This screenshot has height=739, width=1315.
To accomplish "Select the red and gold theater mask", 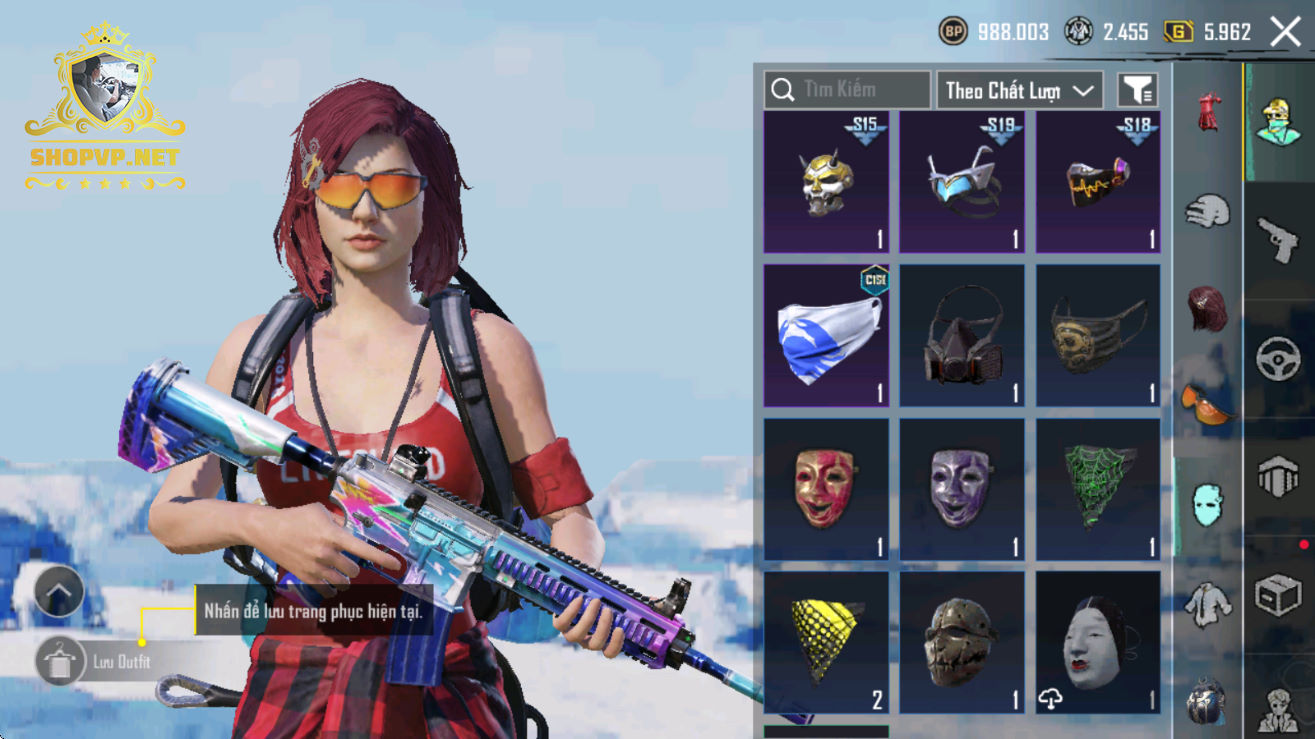I will click(826, 489).
